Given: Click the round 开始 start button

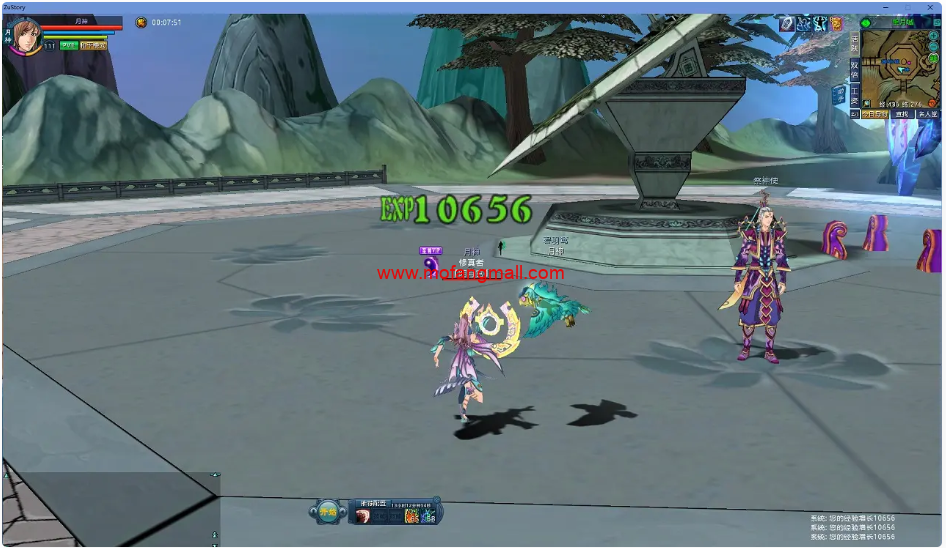Looking at the screenshot, I should coord(327,511).
